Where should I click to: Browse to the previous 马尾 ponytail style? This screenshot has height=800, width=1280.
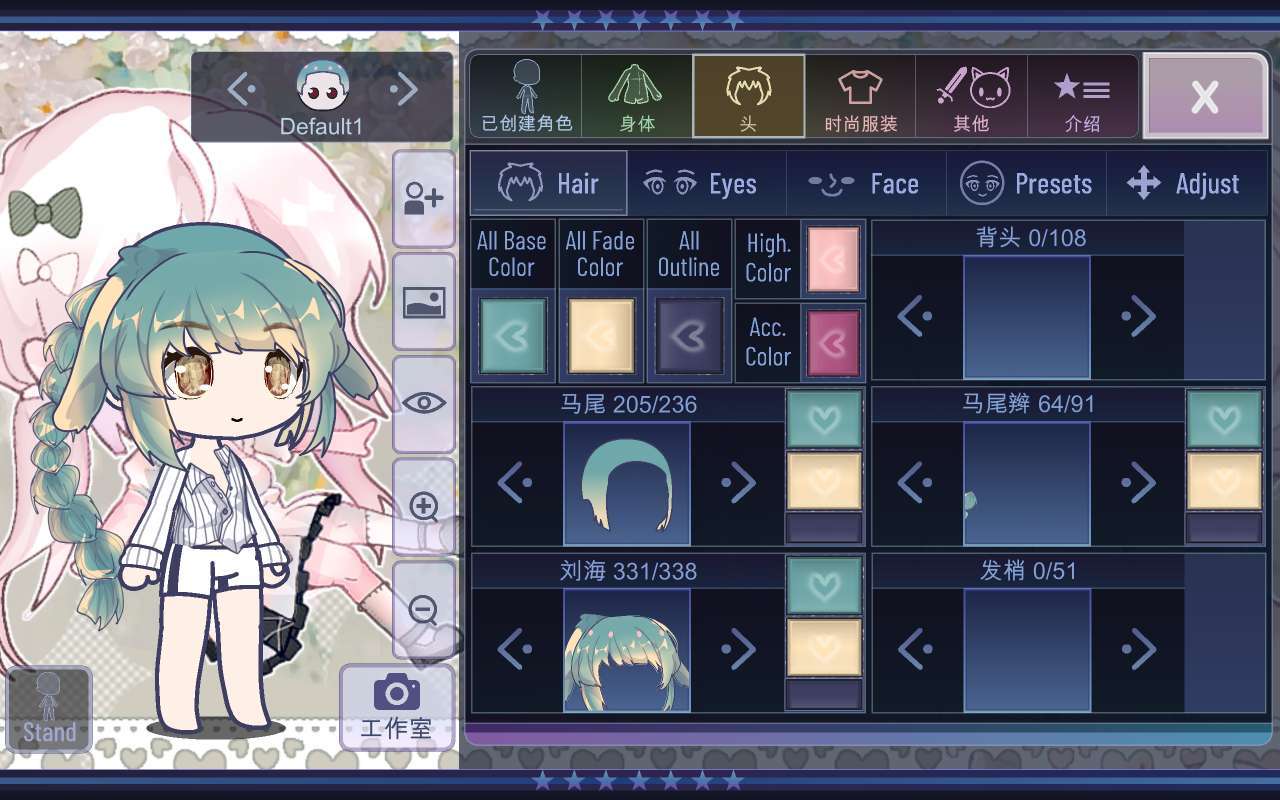pyautogui.click(x=515, y=482)
